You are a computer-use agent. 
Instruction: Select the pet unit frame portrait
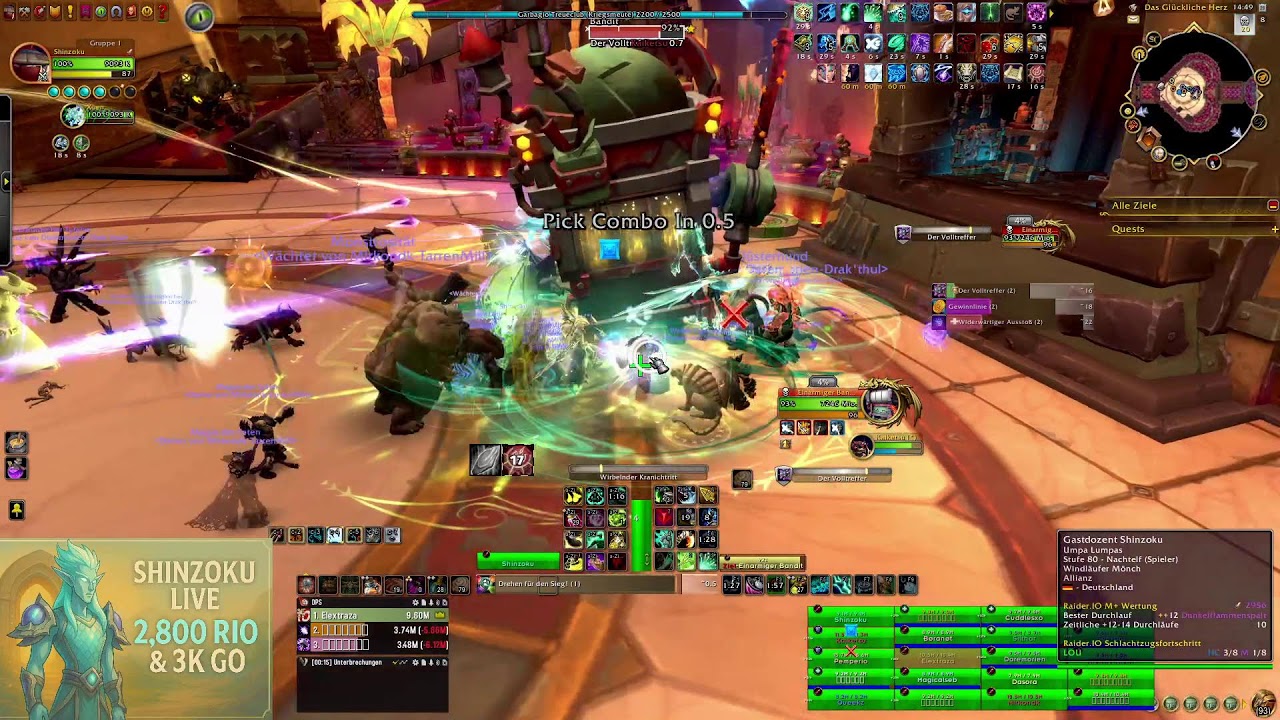pyautogui.click(x=73, y=117)
